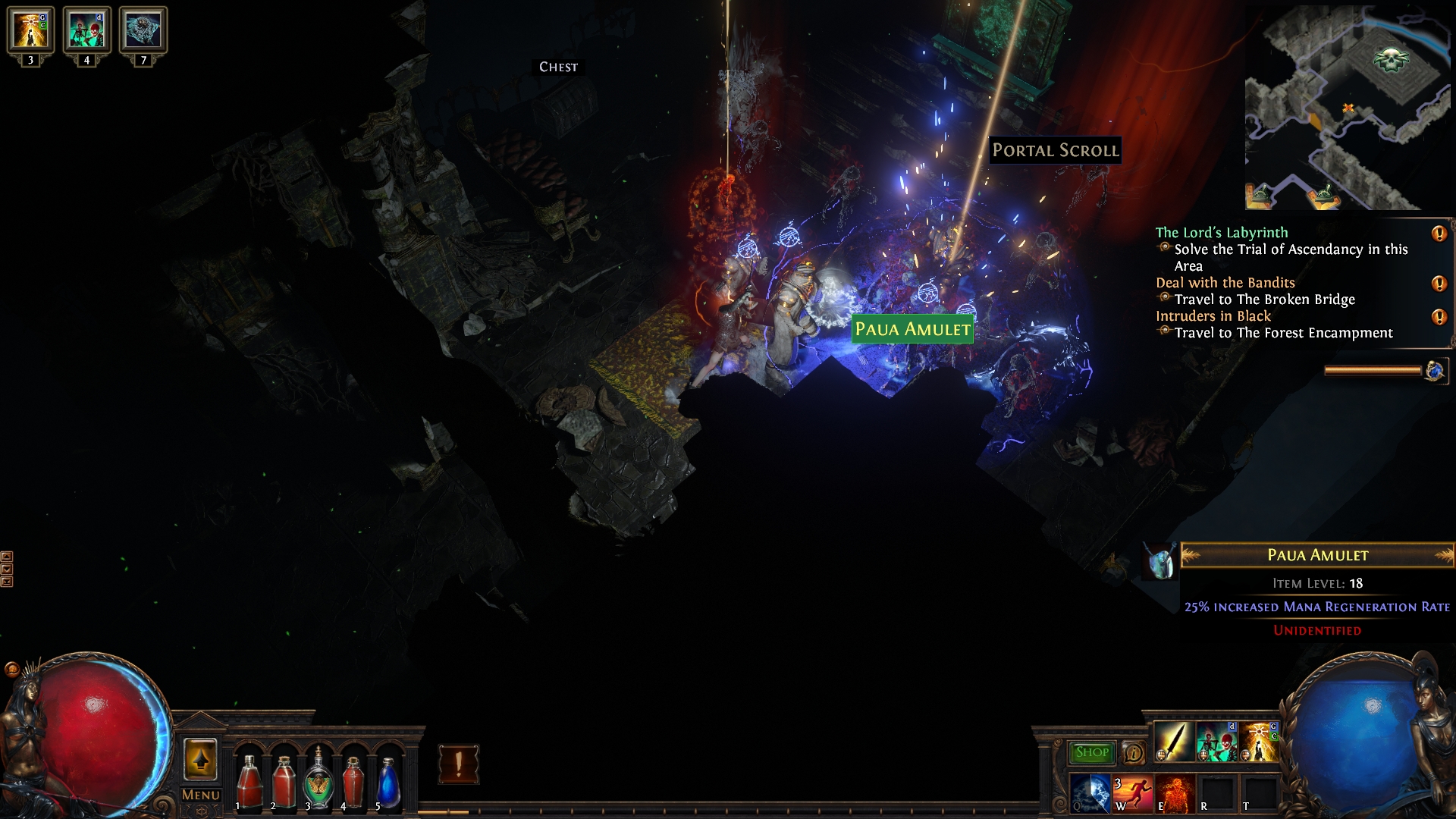Click the cyan web buff icon showing 7
The image size is (1456, 819).
[143, 30]
